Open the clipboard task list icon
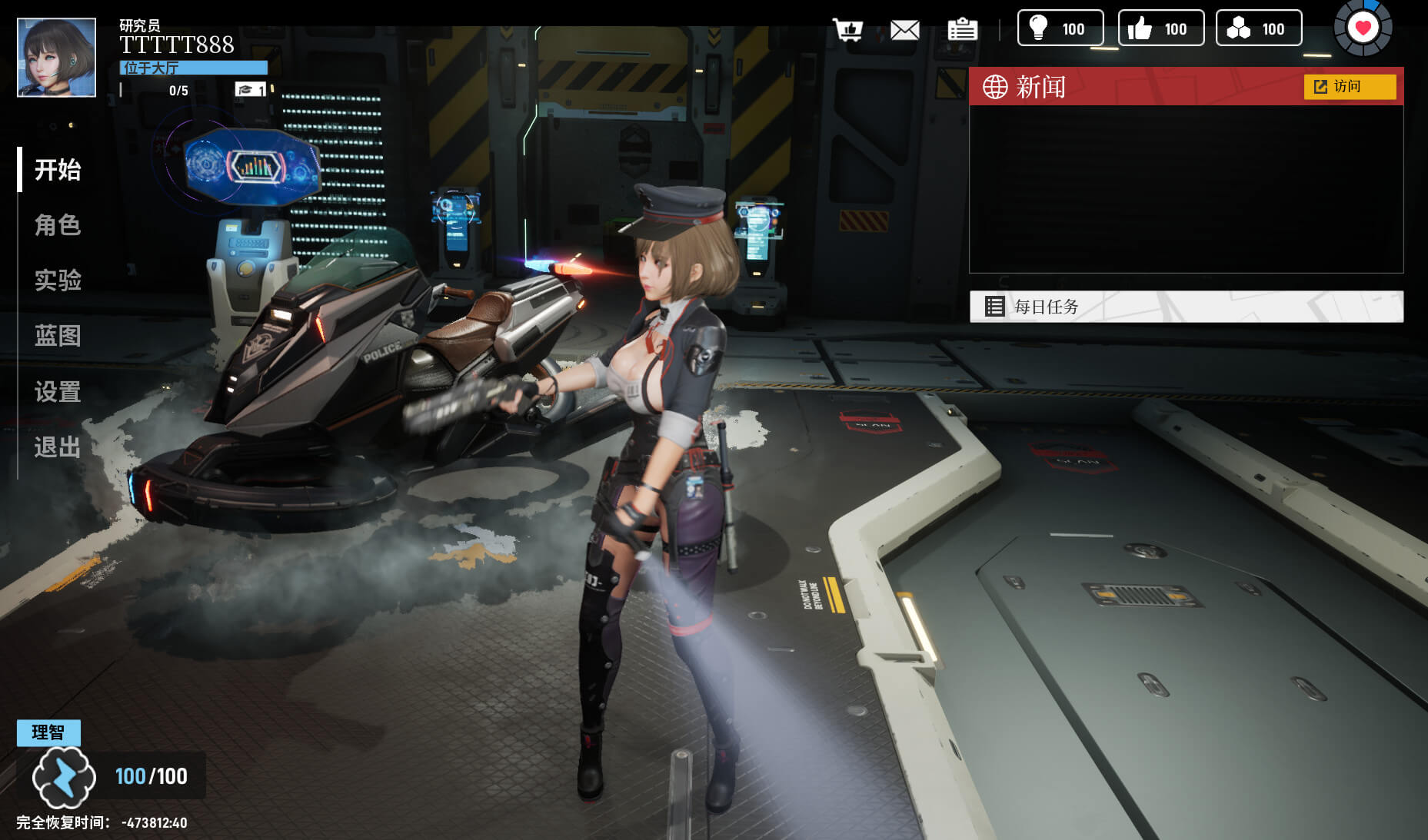 tap(962, 30)
